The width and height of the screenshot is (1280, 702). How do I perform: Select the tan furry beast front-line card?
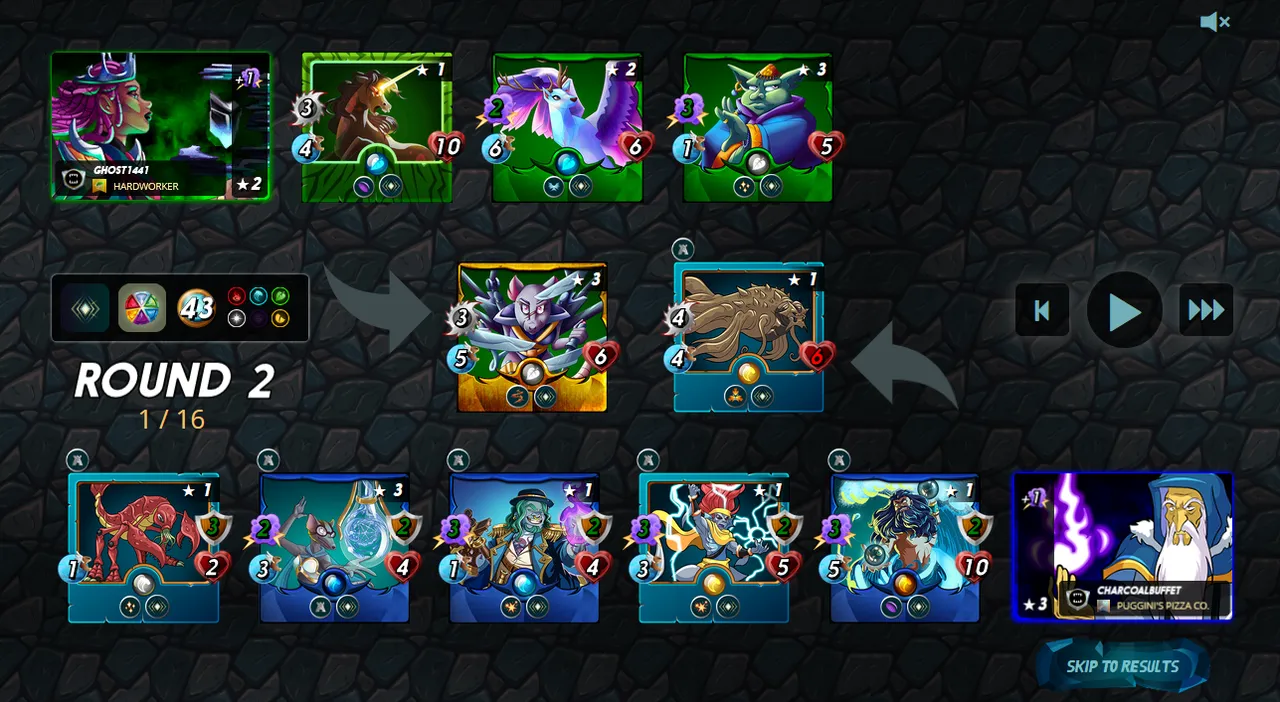[x=749, y=337]
